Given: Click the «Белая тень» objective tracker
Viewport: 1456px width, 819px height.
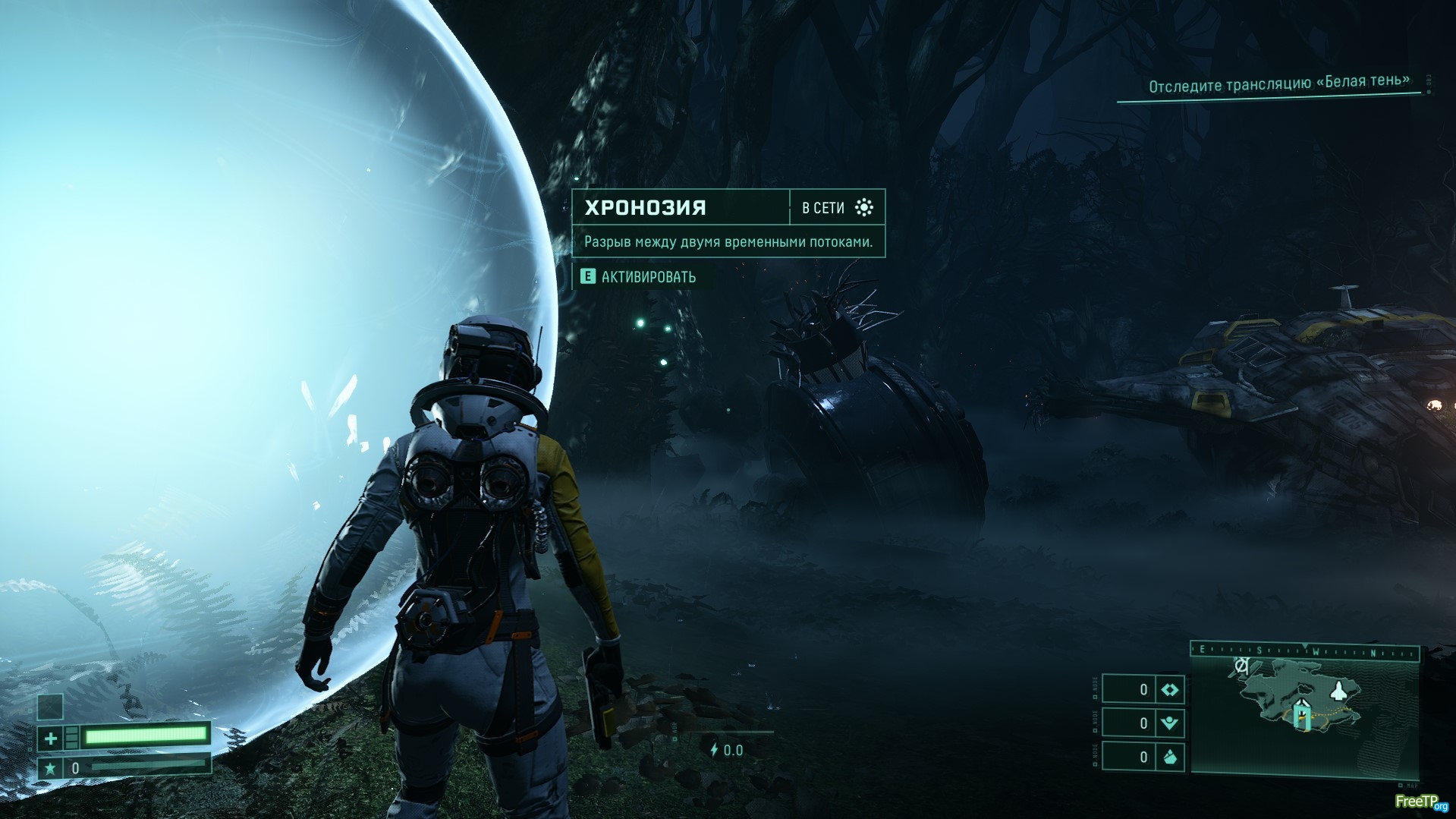Looking at the screenshot, I should coord(1278,83).
